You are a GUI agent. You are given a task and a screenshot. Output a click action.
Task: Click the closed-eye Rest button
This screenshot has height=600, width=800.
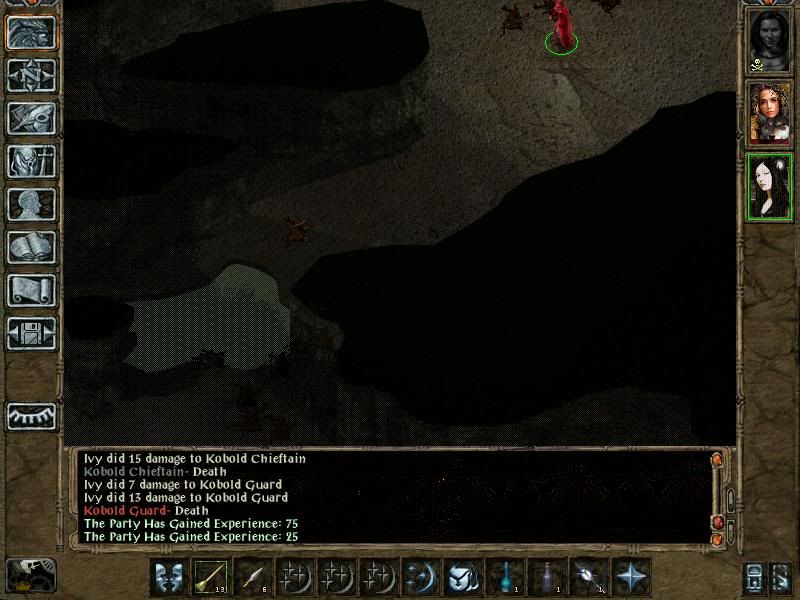click(x=31, y=415)
